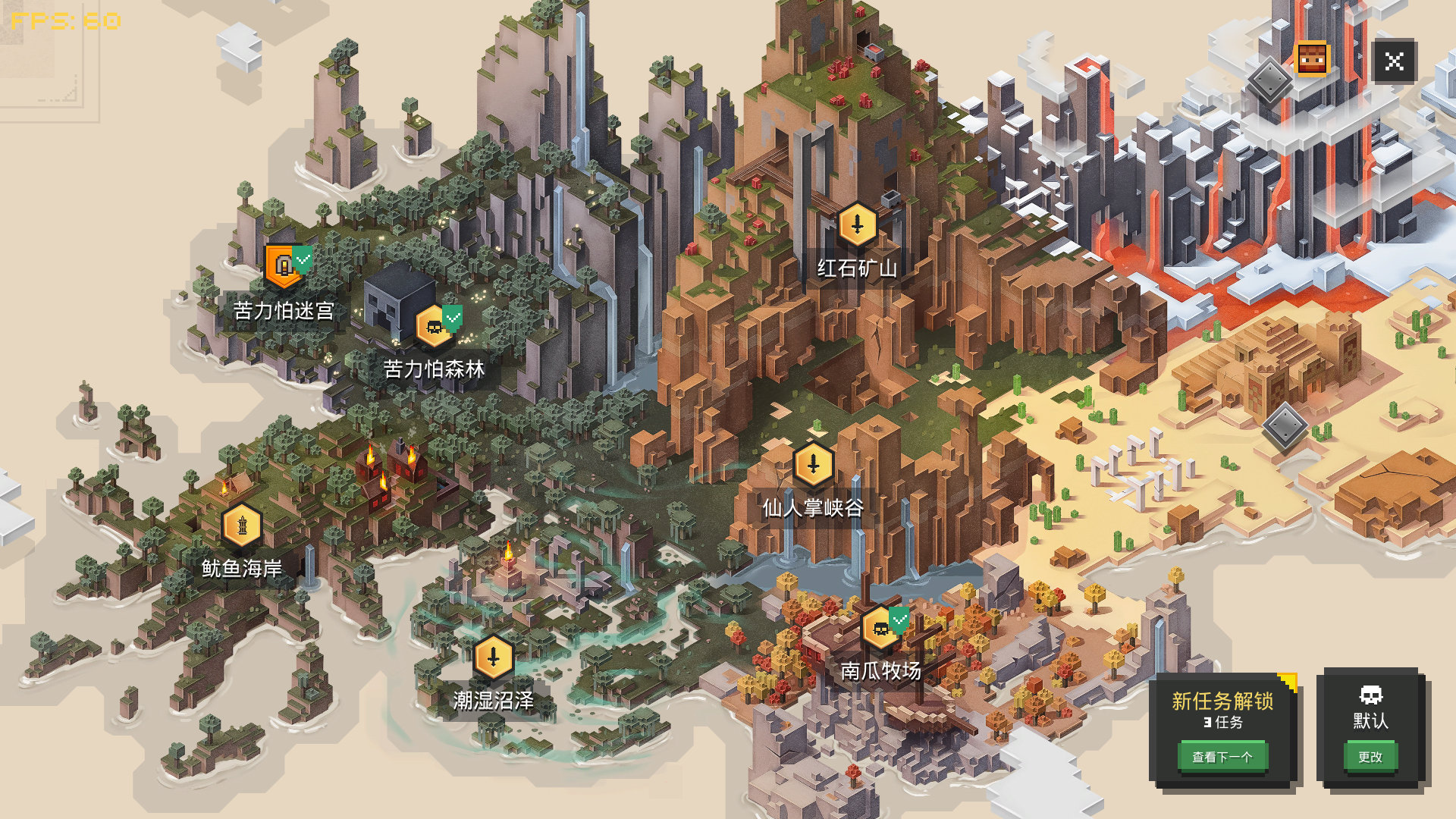Select the 苦力怕迷宫 mission marker
This screenshot has height=819, width=1456.
(284, 266)
